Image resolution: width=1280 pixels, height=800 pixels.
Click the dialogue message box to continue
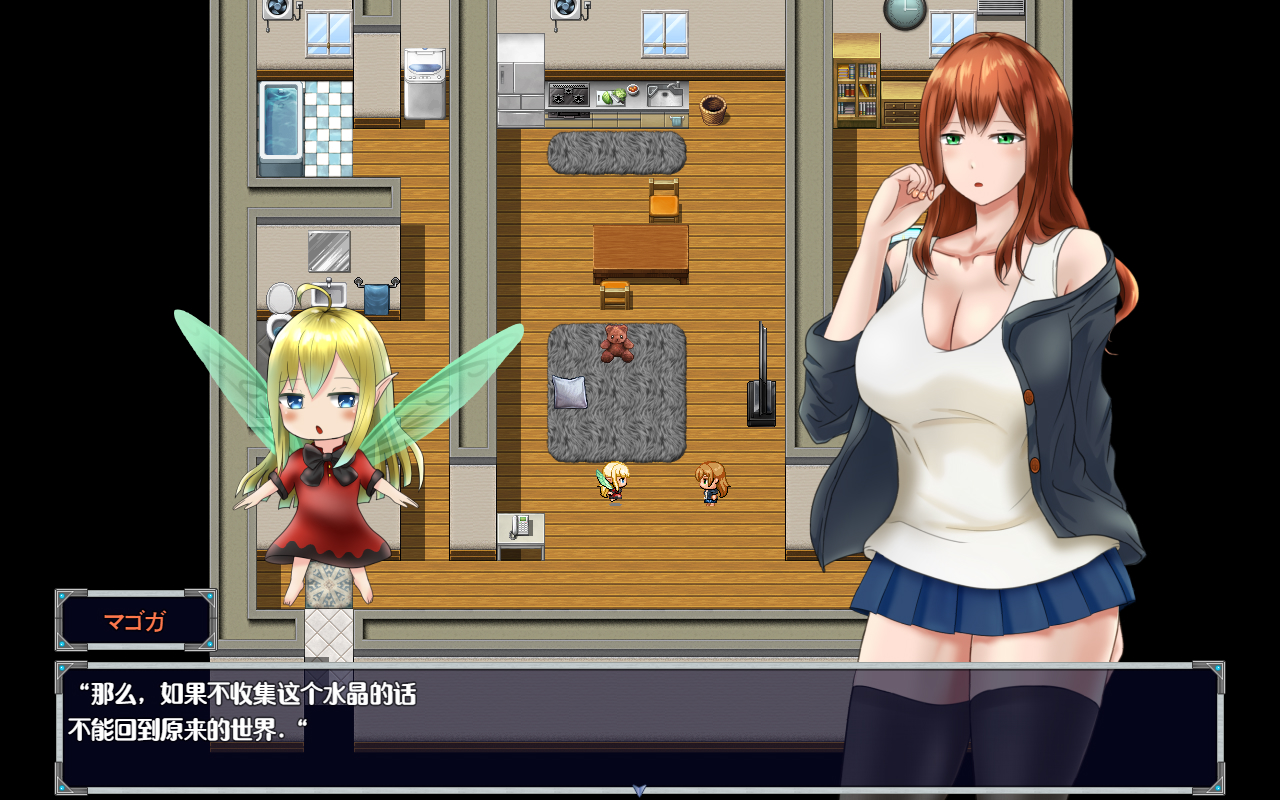point(500,725)
